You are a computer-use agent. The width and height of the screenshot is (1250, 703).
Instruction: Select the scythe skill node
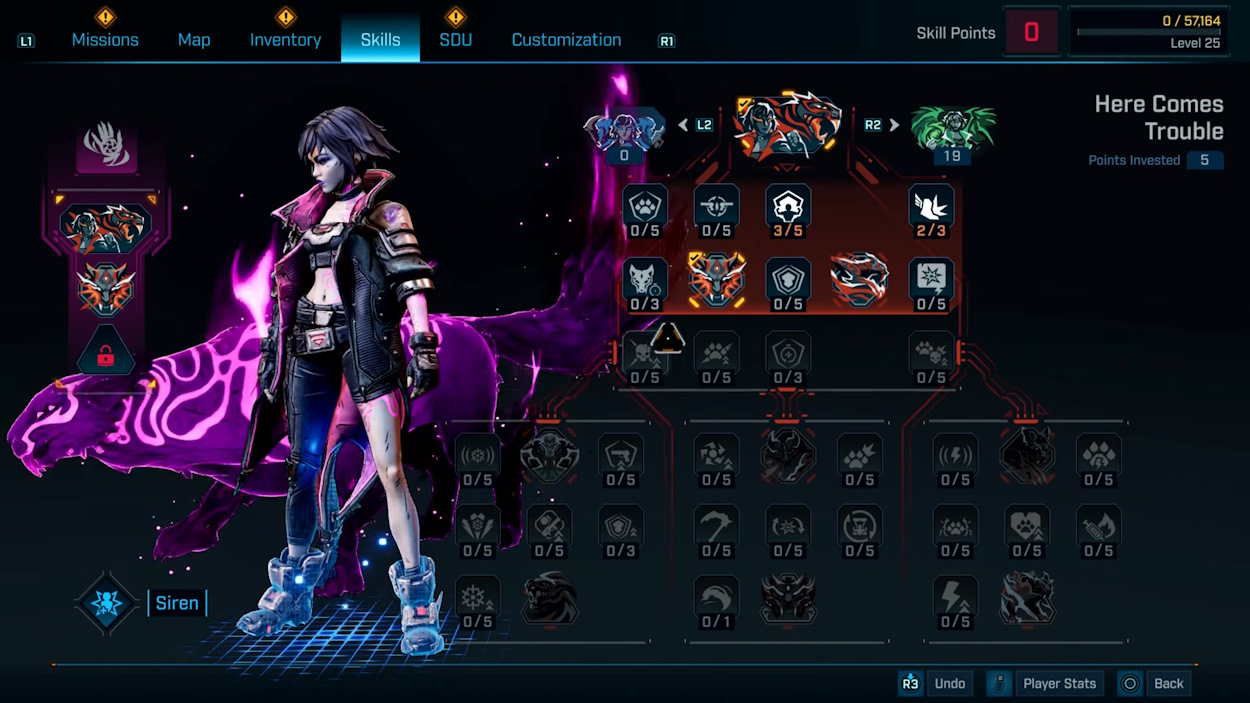coord(716,525)
